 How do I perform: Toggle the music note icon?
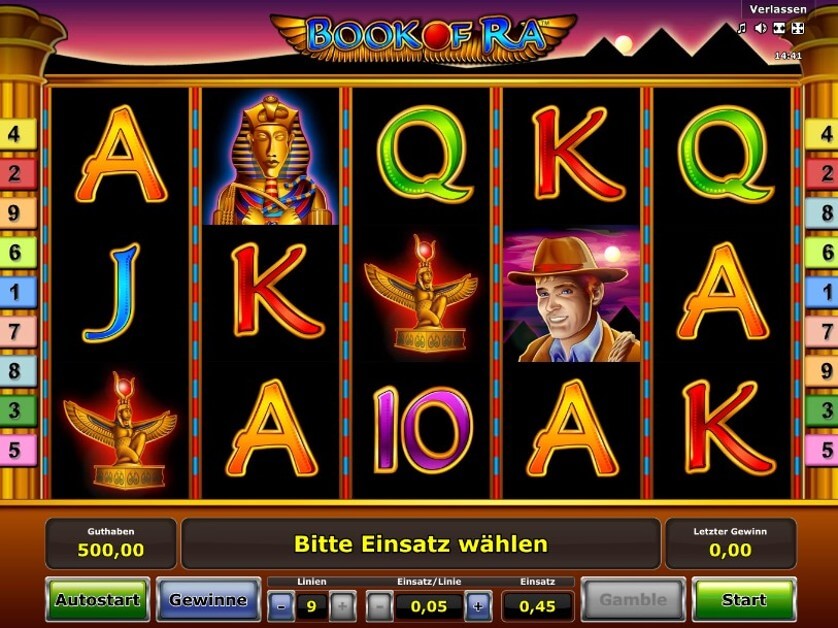(742, 28)
